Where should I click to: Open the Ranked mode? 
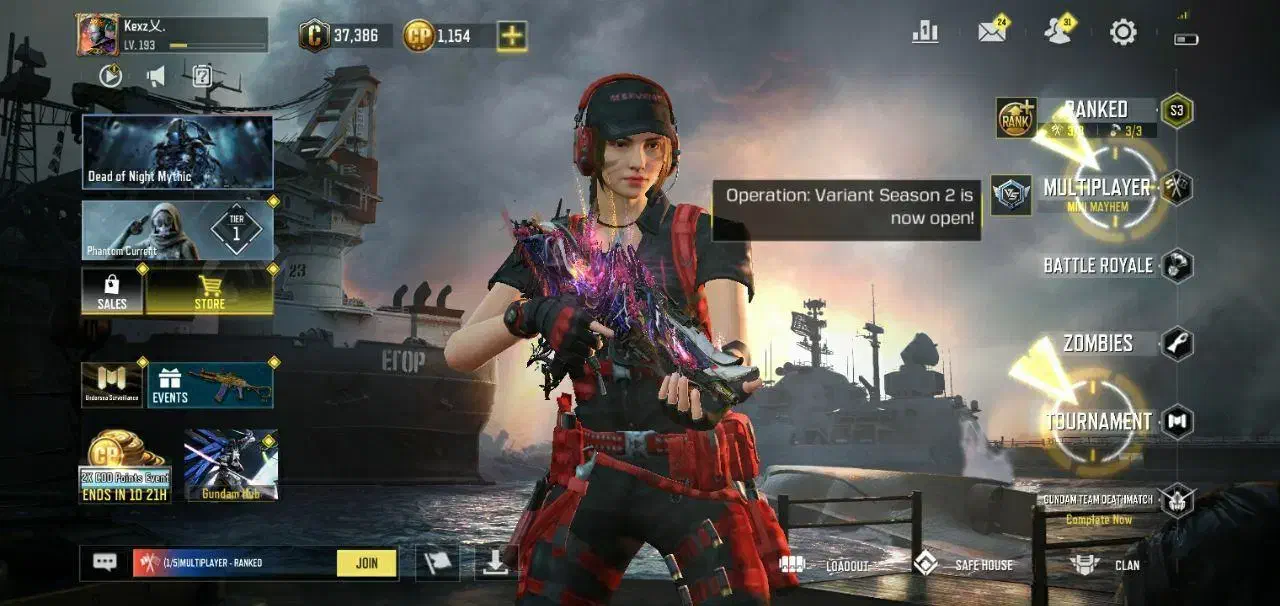1096,110
